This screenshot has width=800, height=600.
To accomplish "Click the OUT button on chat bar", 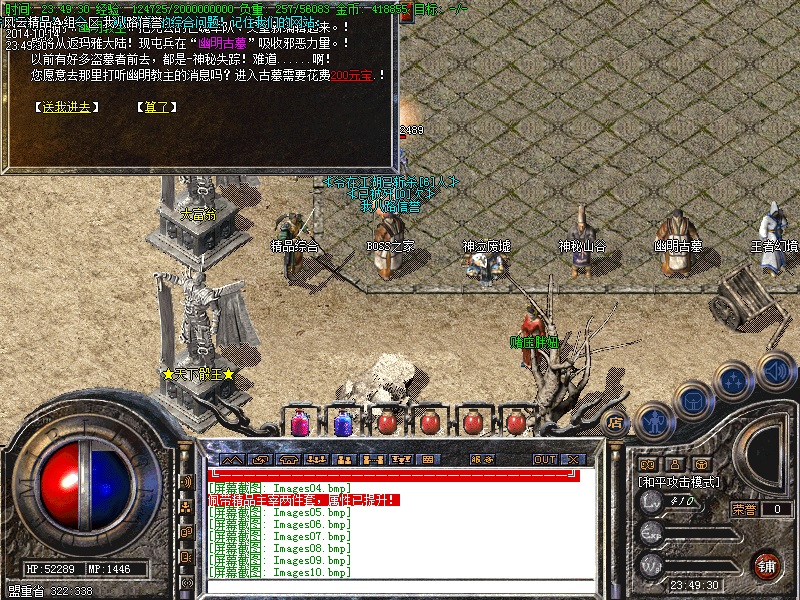I will (x=544, y=459).
